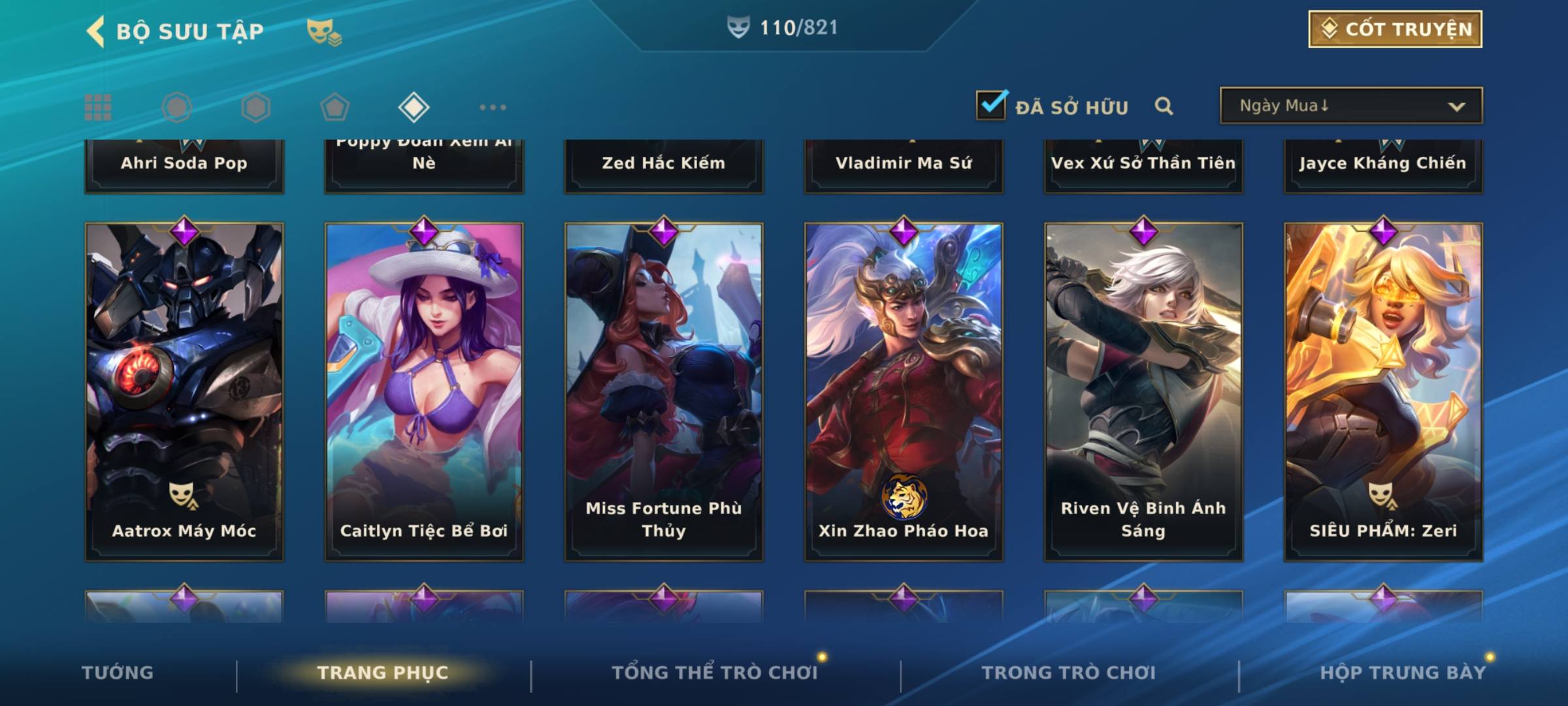Image resolution: width=1568 pixels, height=706 pixels.
Task: Toggle the Đã Sở Hữu checkbox
Action: coord(991,105)
